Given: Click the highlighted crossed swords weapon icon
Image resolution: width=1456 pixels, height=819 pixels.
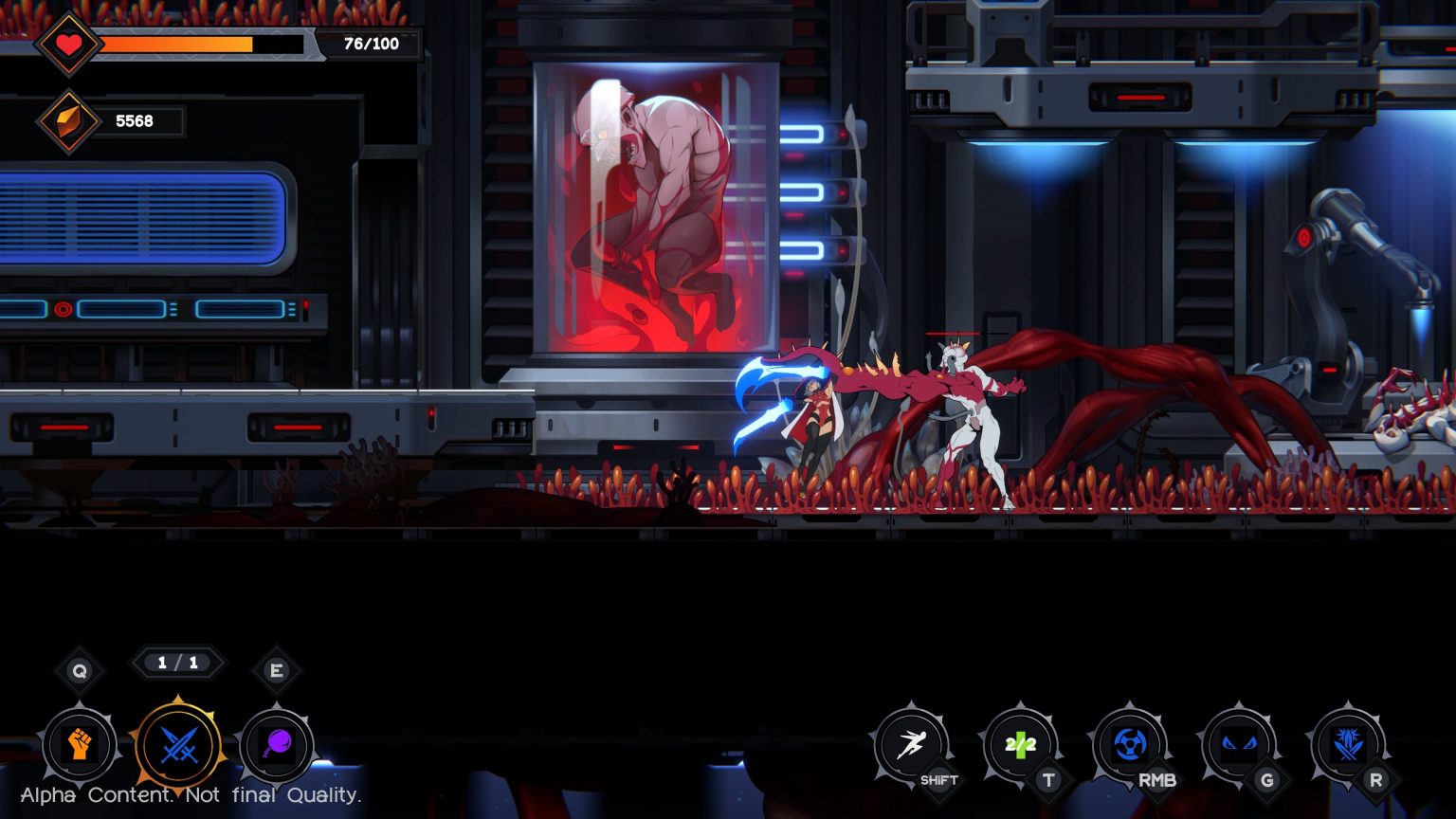Looking at the screenshot, I should tap(178, 747).
